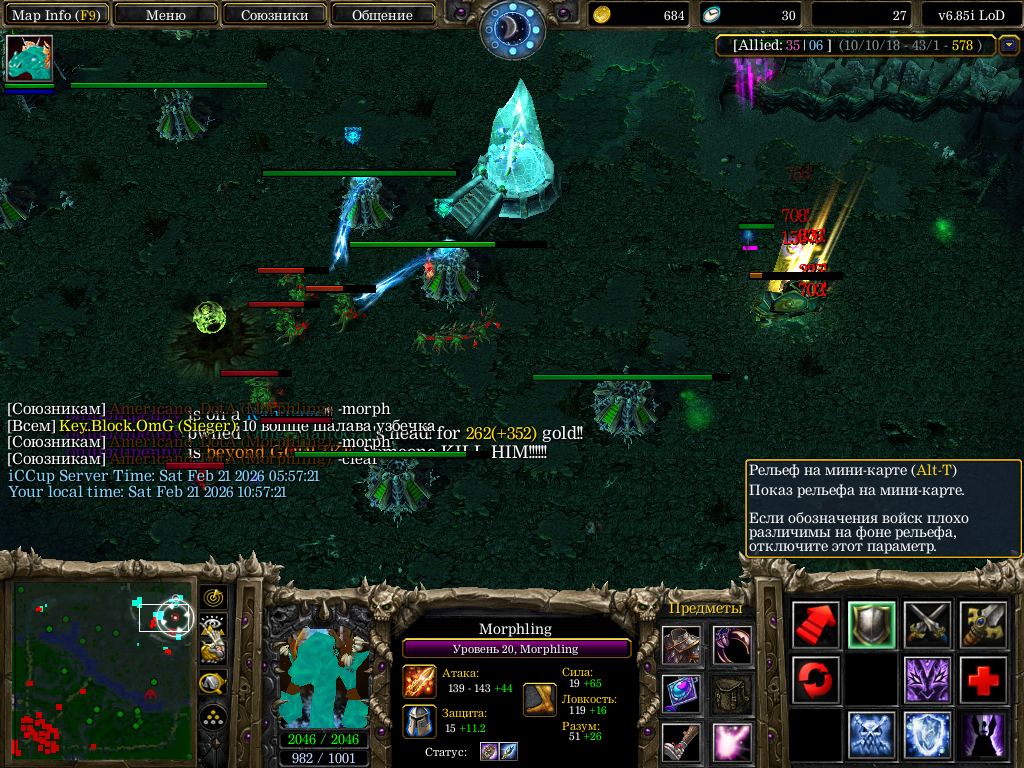1024x768 pixels.
Task: Select the Morphling hero icon at top-left
Action: coord(29,58)
